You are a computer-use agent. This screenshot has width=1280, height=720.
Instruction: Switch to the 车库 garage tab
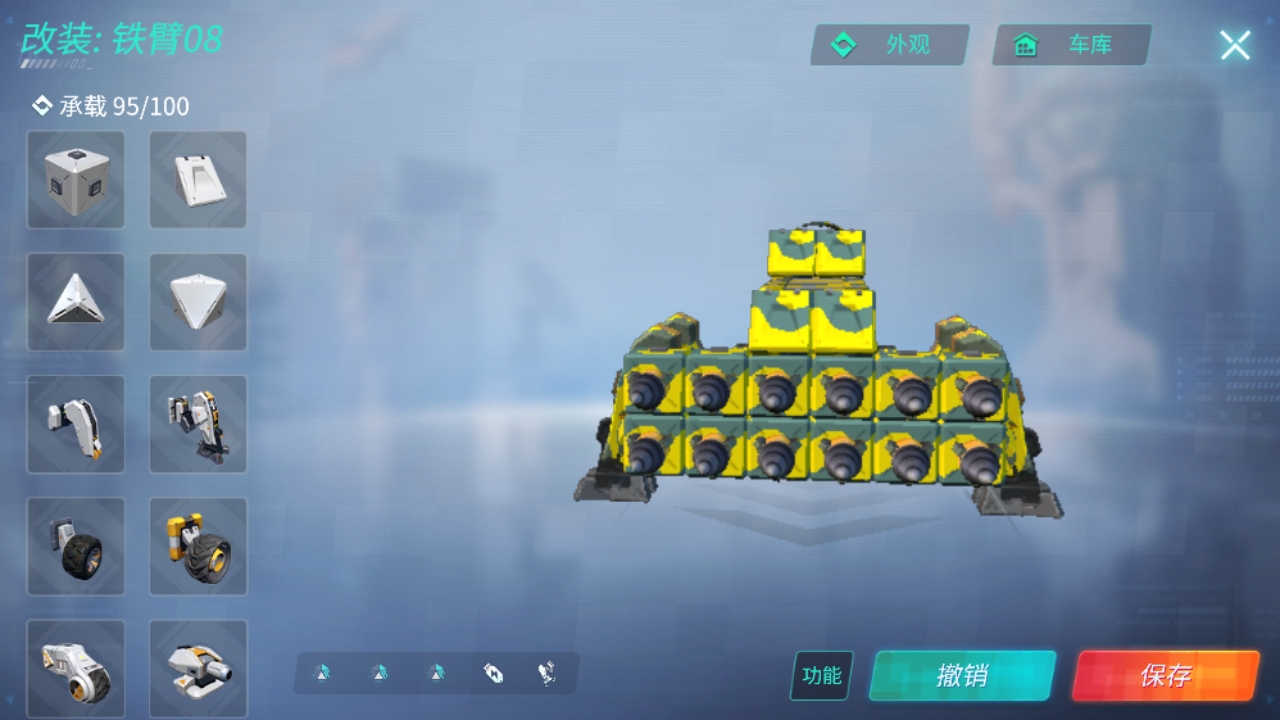tap(1071, 44)
